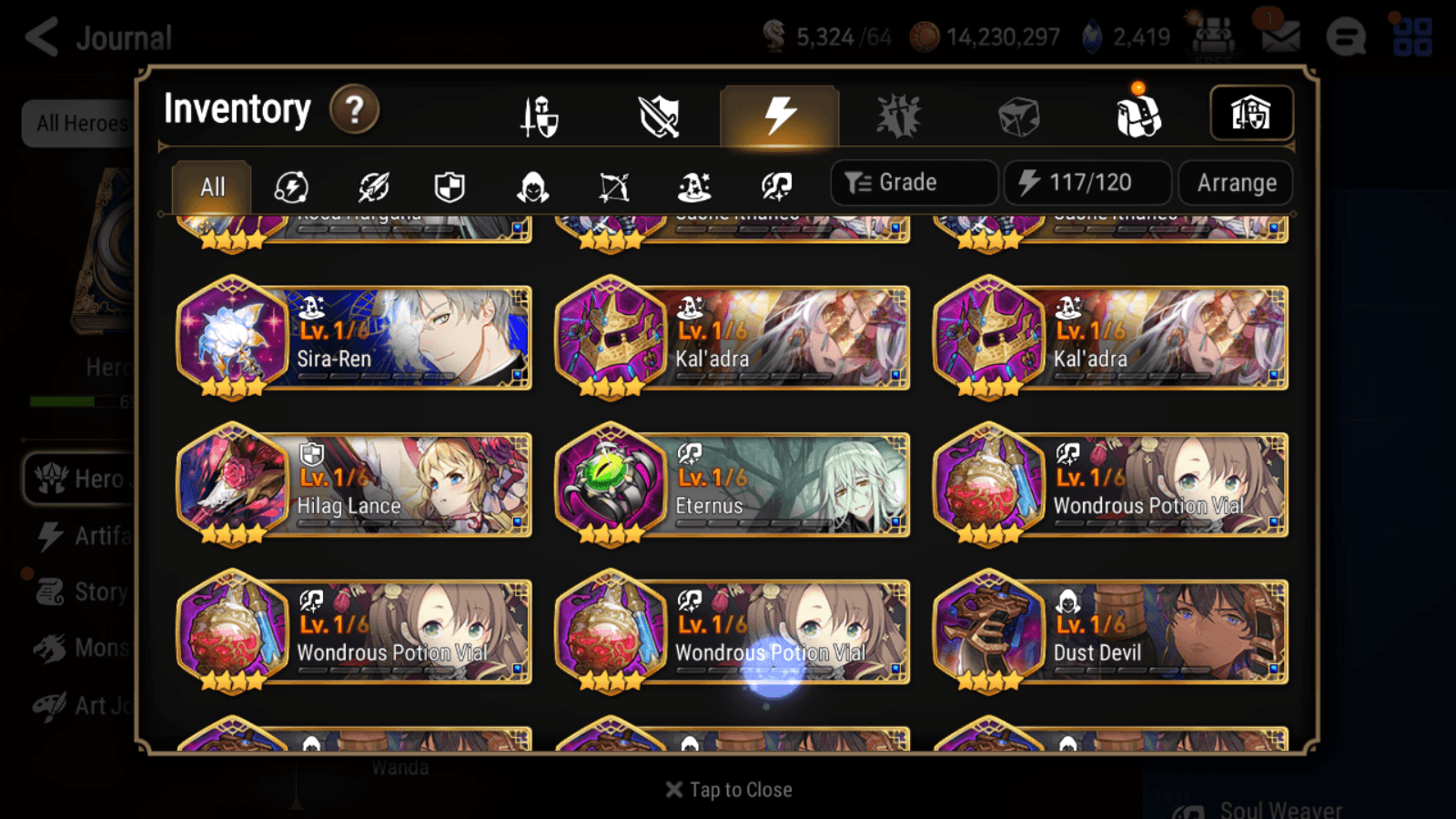Viewport: 1456px width, 819px height.
Task: Open the mailbox with unread notification
Action: tap(1281, 38)
